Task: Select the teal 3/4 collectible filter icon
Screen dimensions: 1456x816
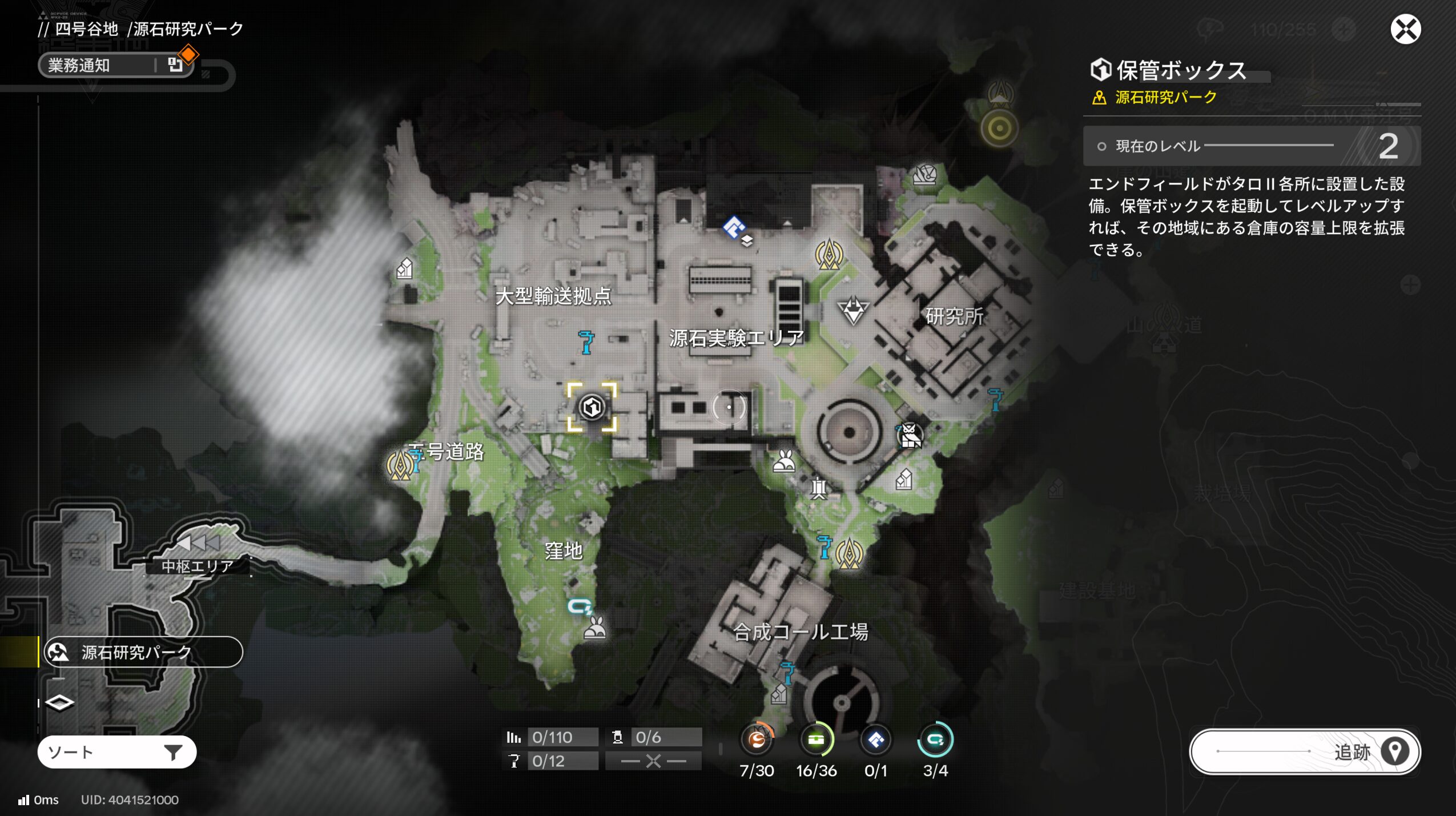Action: 935,740
